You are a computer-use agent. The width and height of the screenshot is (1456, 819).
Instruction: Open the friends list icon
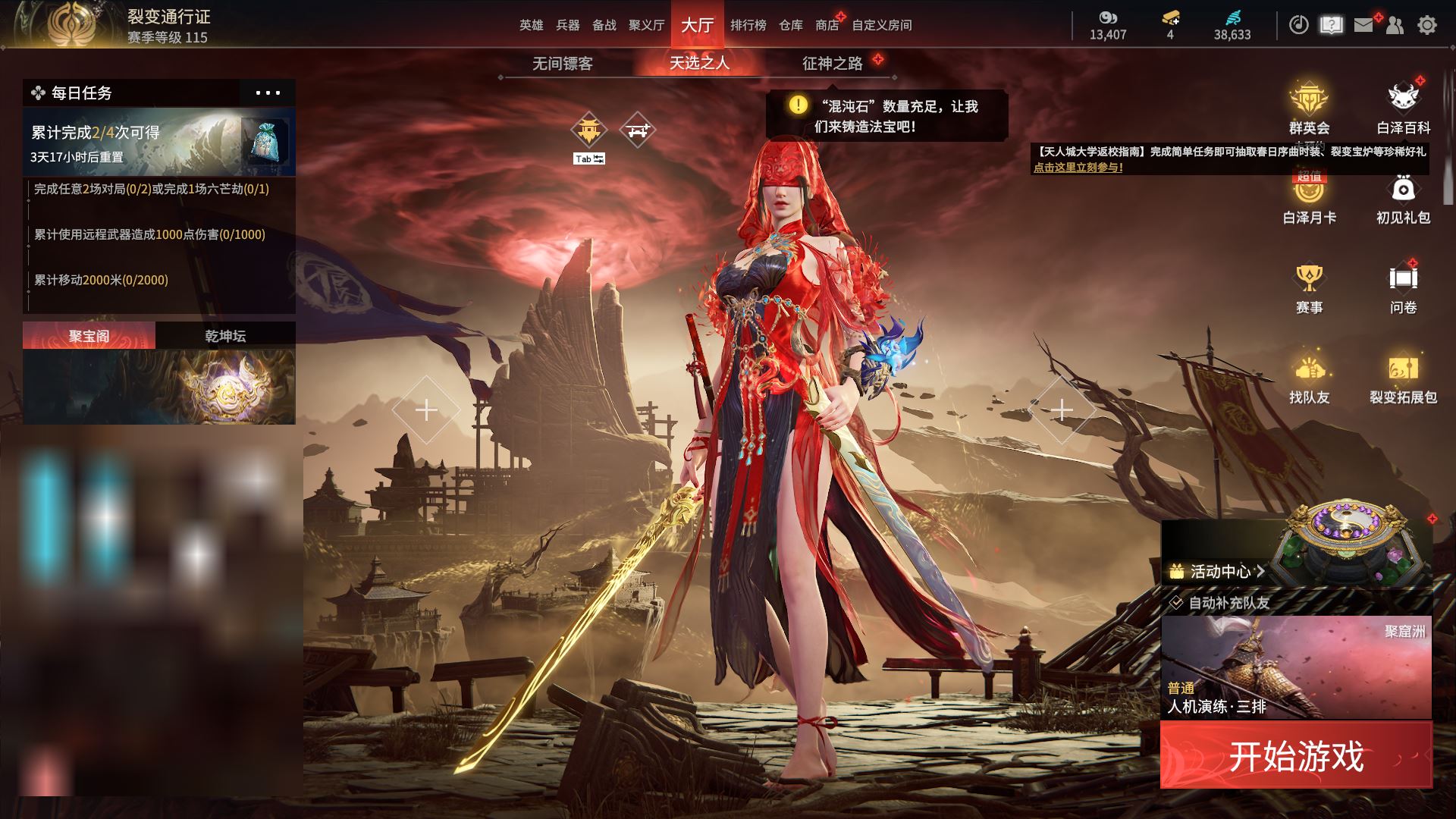(x=1395, y=25)
